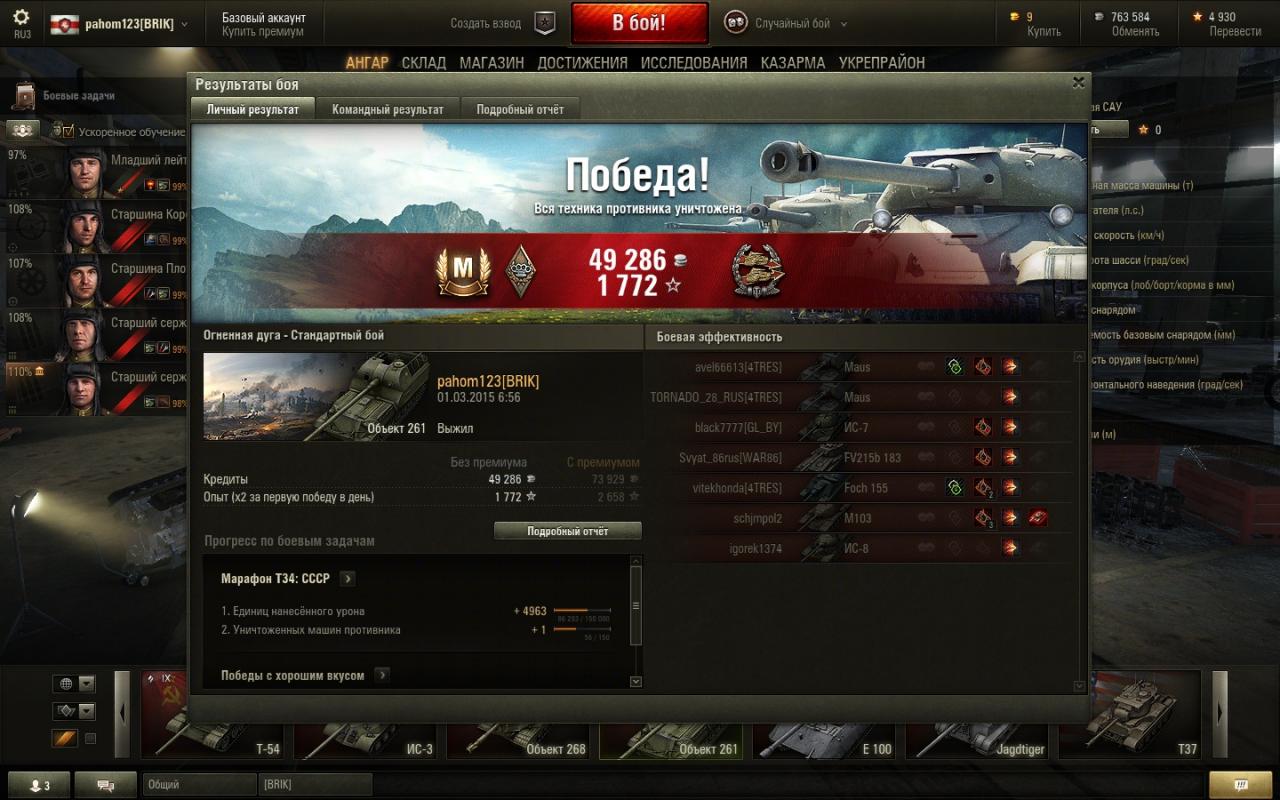Open the Подробный отчёт tab
This screenshot has width=1280, height=800.
click(519, 109)
